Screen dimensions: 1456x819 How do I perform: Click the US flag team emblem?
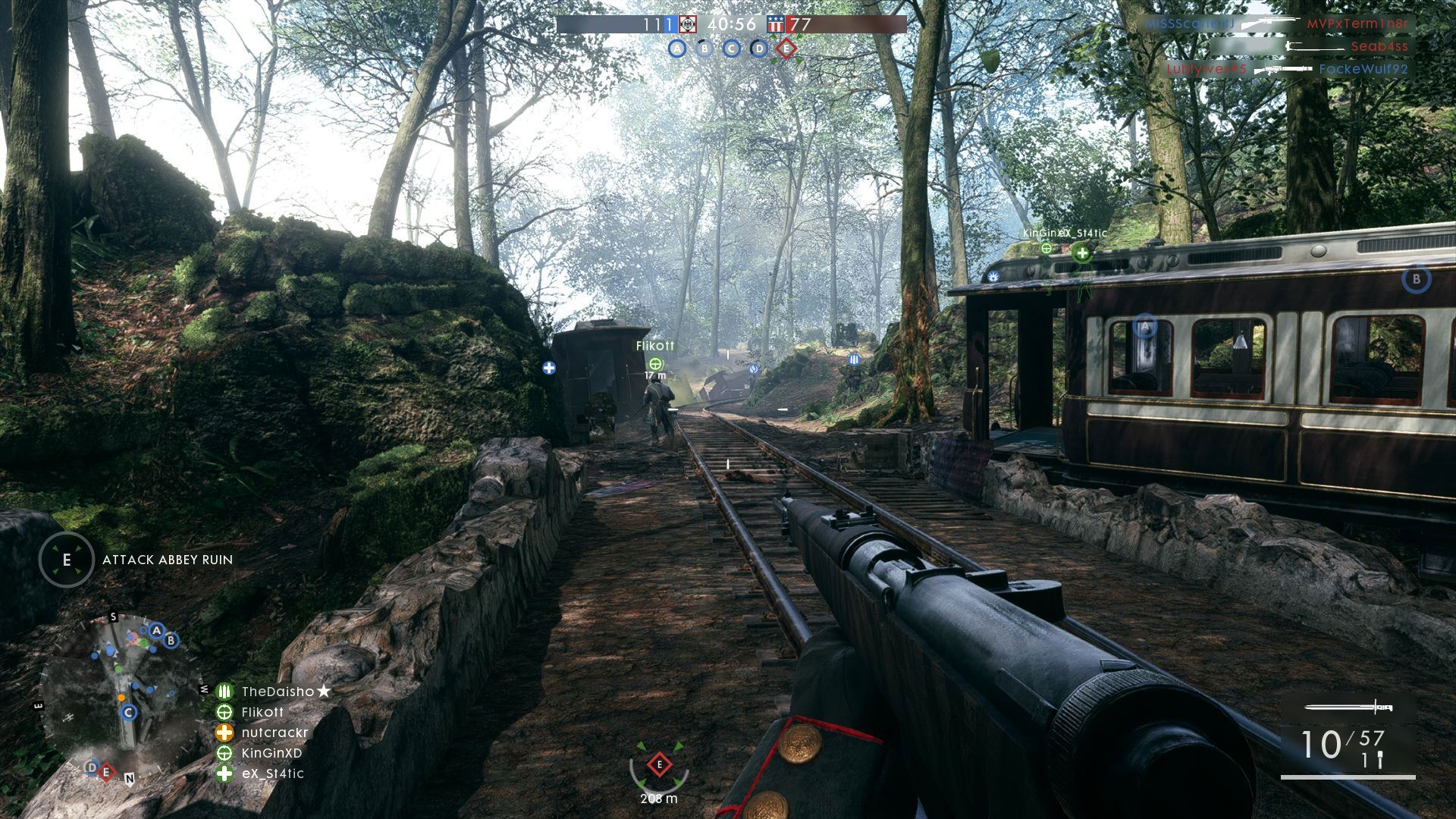click(x=775, y=24)
